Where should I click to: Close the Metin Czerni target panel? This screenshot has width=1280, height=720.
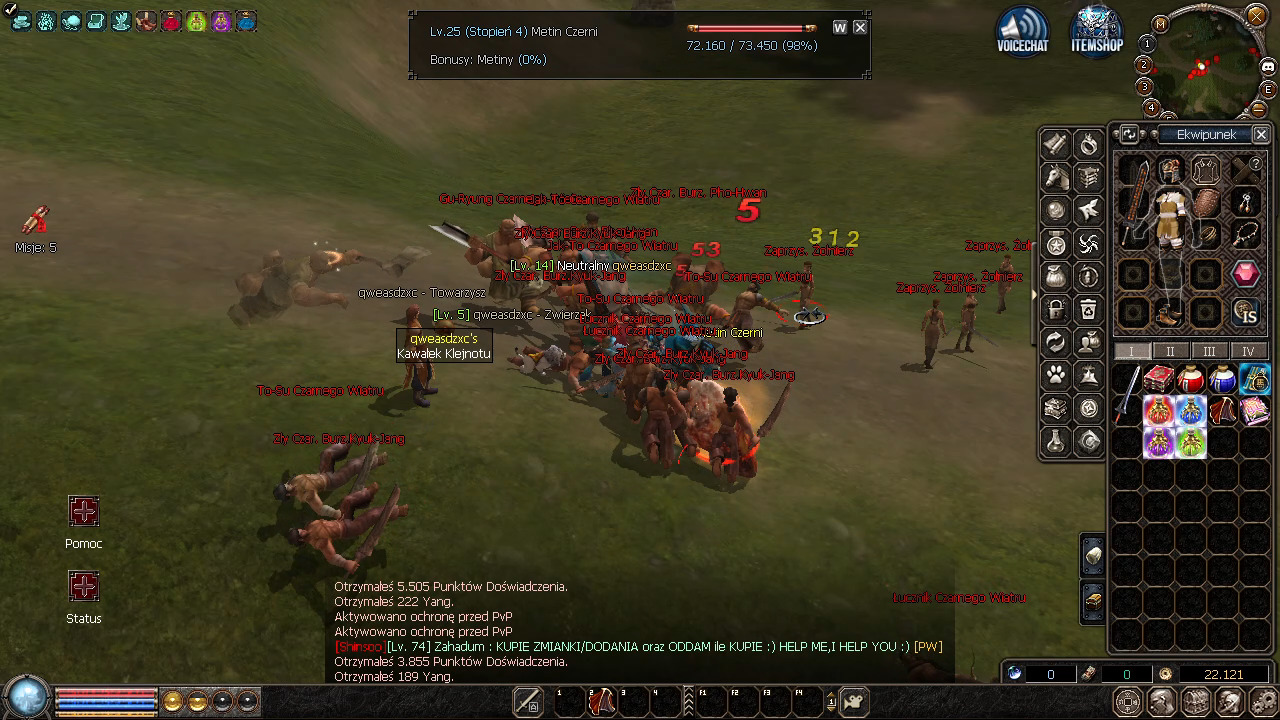[x=860, y=28]
